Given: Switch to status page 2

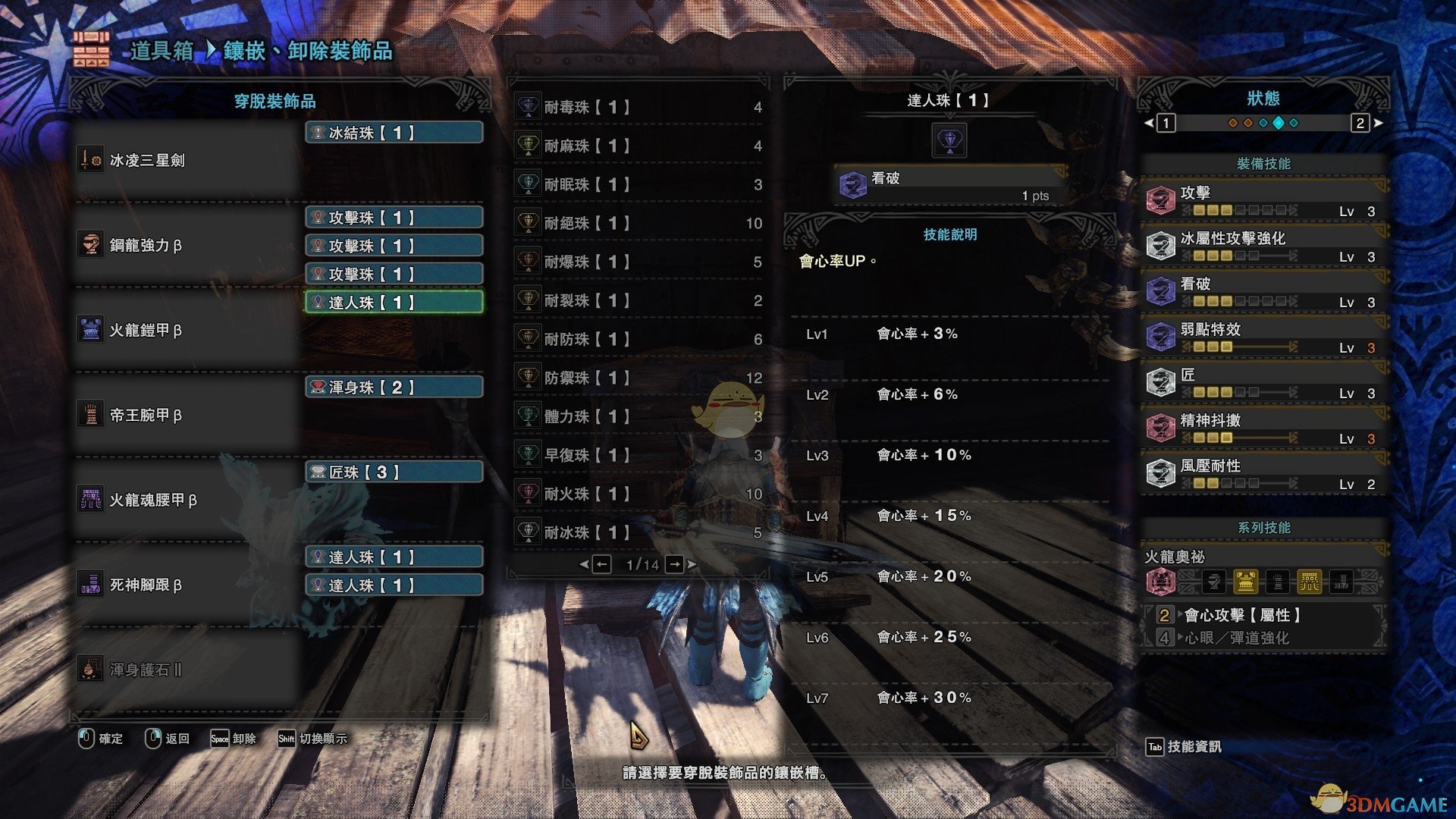Looking at the screenshot, I should click(1360, 123).
